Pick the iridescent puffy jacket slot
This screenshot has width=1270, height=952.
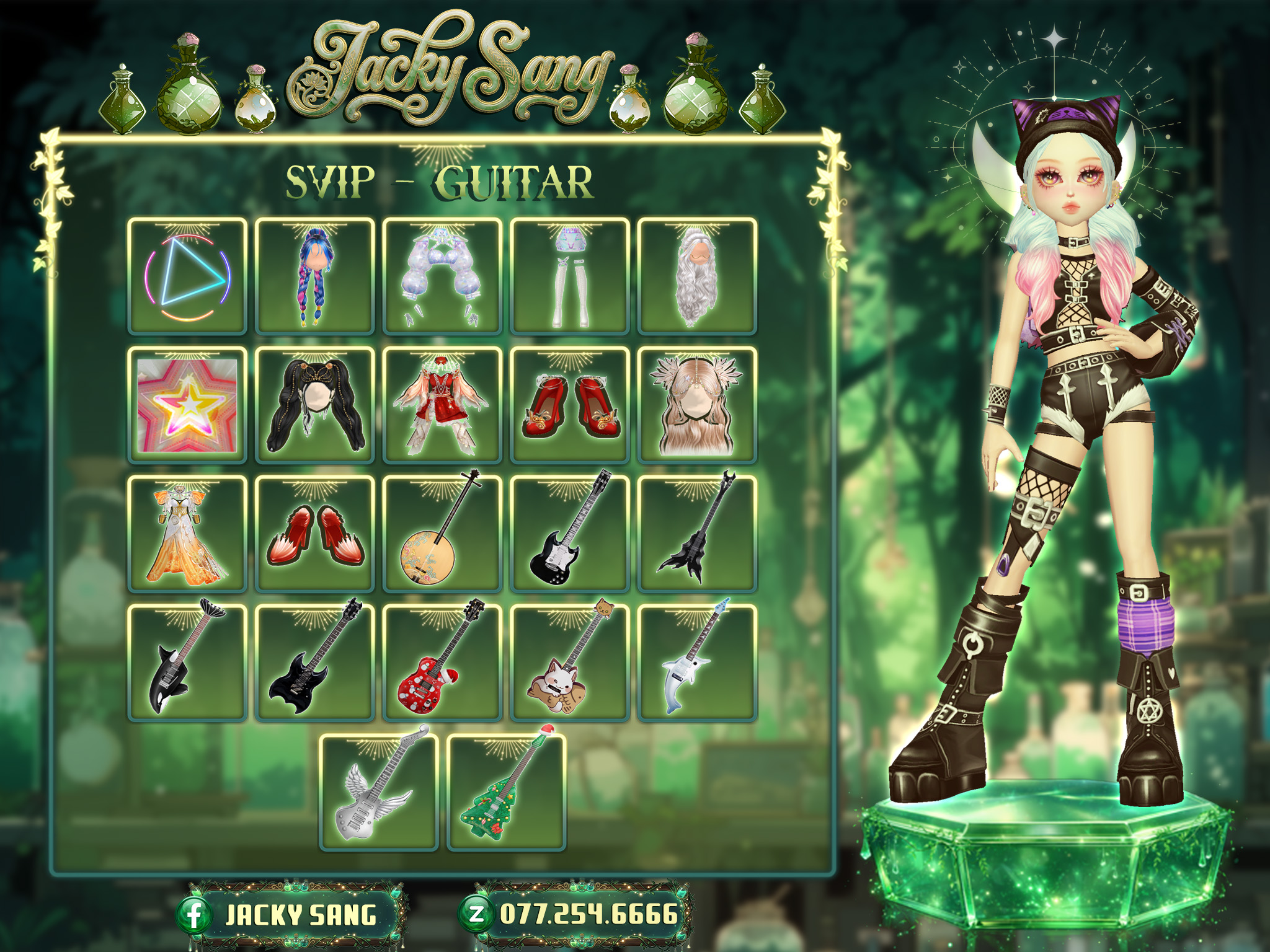(x=442, y=276)
